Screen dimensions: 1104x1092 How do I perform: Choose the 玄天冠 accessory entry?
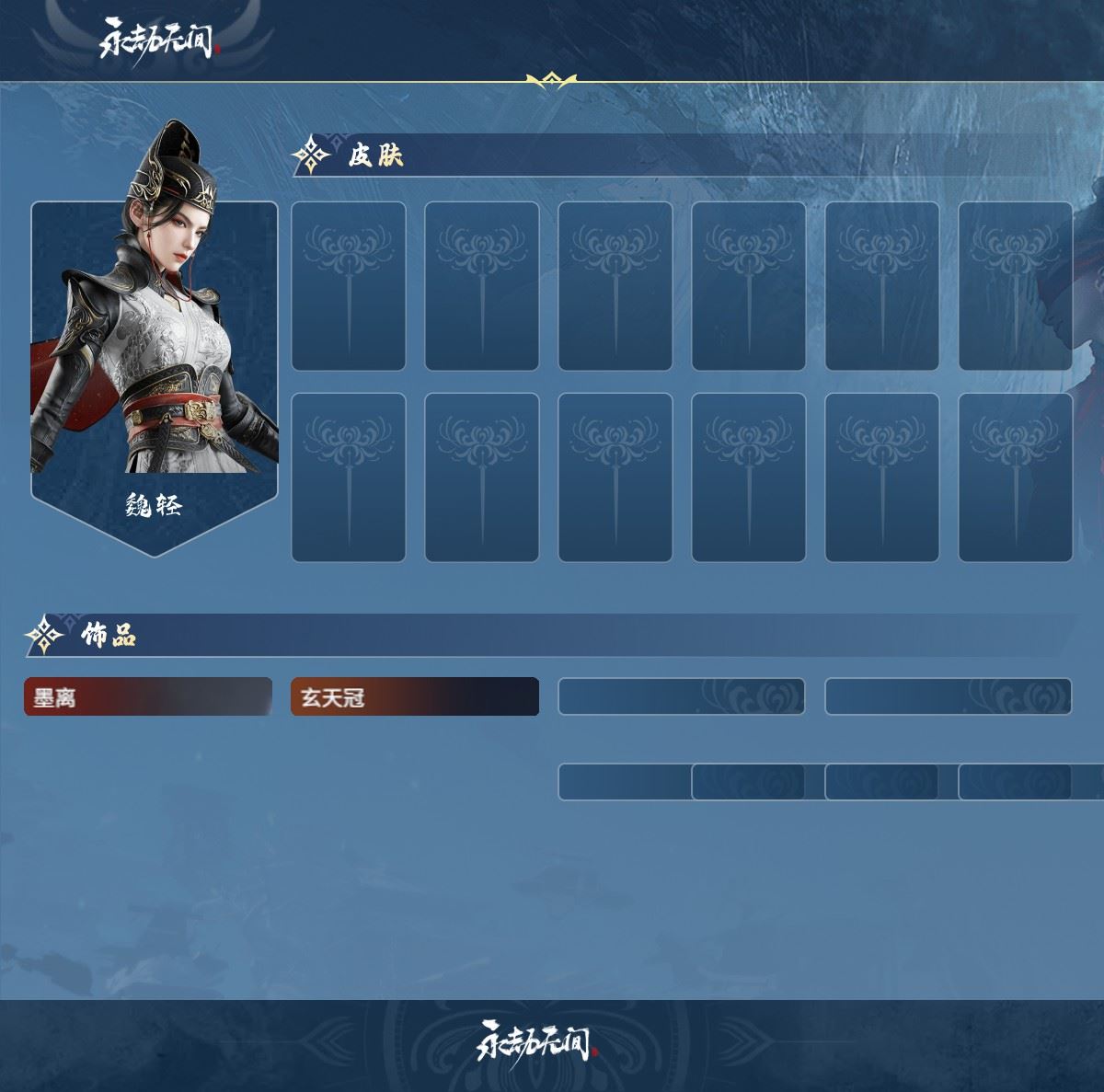[x=414, y=697]
